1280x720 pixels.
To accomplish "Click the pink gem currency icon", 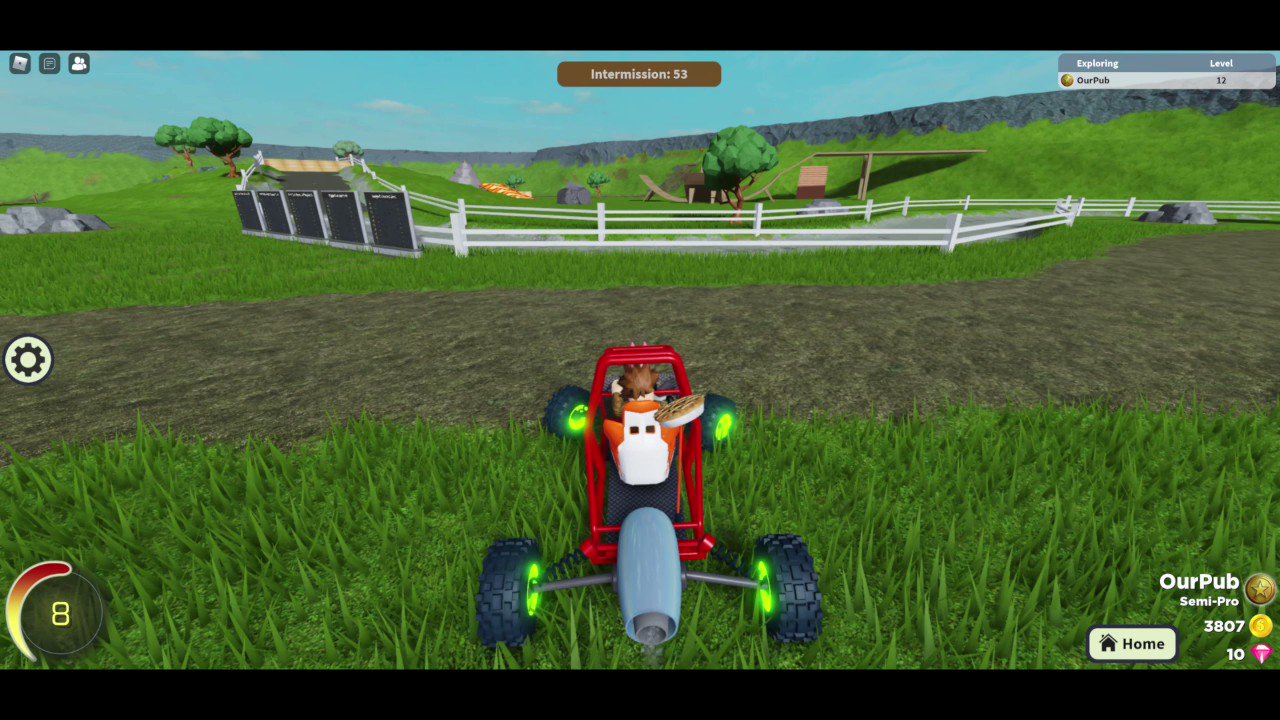I will coord(1262,654).
